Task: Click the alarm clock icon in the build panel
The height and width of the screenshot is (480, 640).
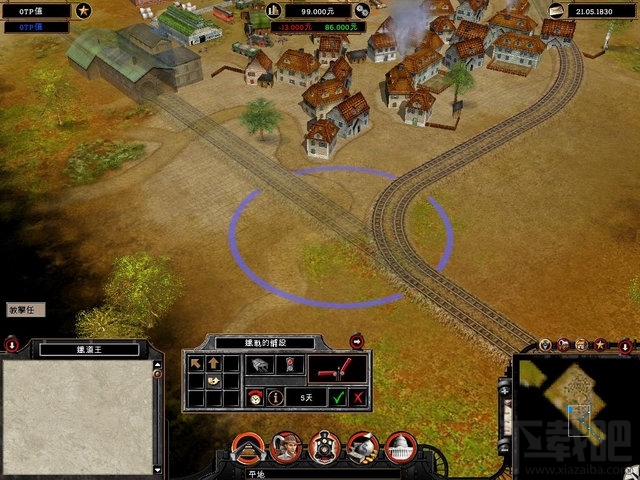Action: pos(256,397)
